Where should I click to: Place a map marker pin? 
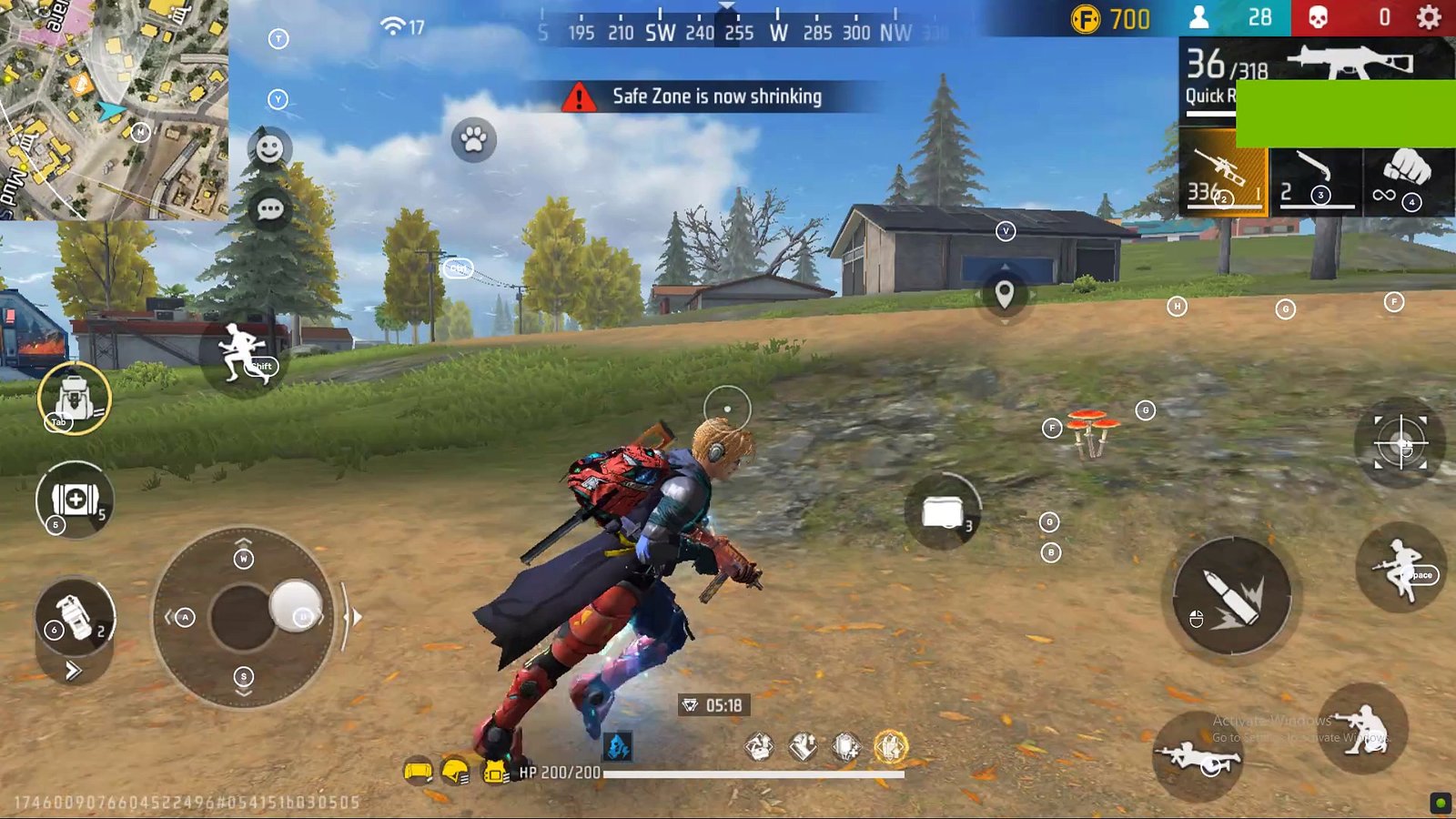point(1005,294)
